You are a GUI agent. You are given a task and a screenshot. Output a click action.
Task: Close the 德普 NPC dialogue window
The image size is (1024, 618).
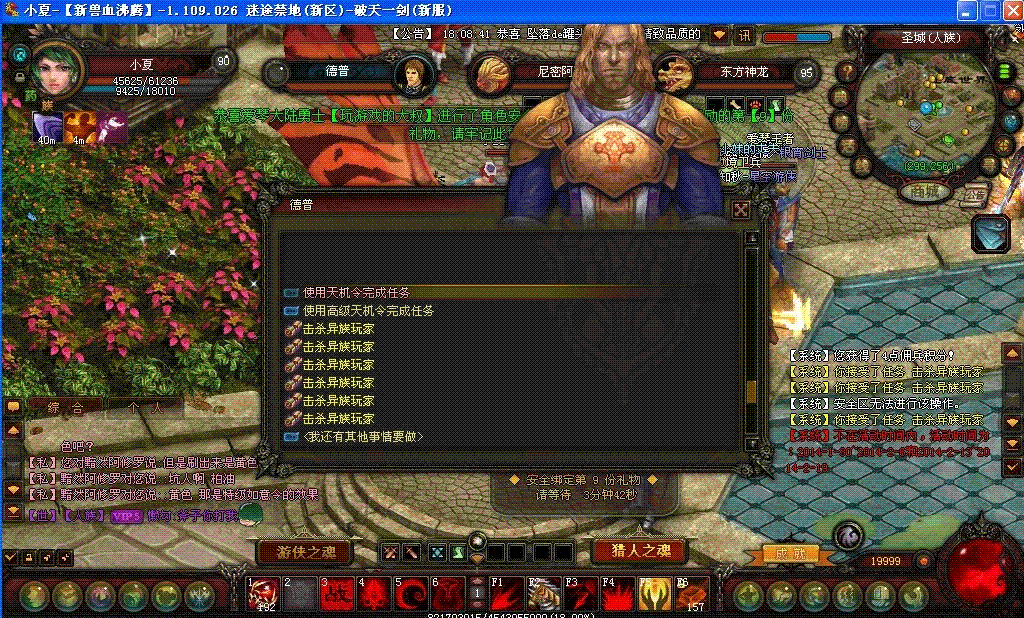[x=741, y=209]
